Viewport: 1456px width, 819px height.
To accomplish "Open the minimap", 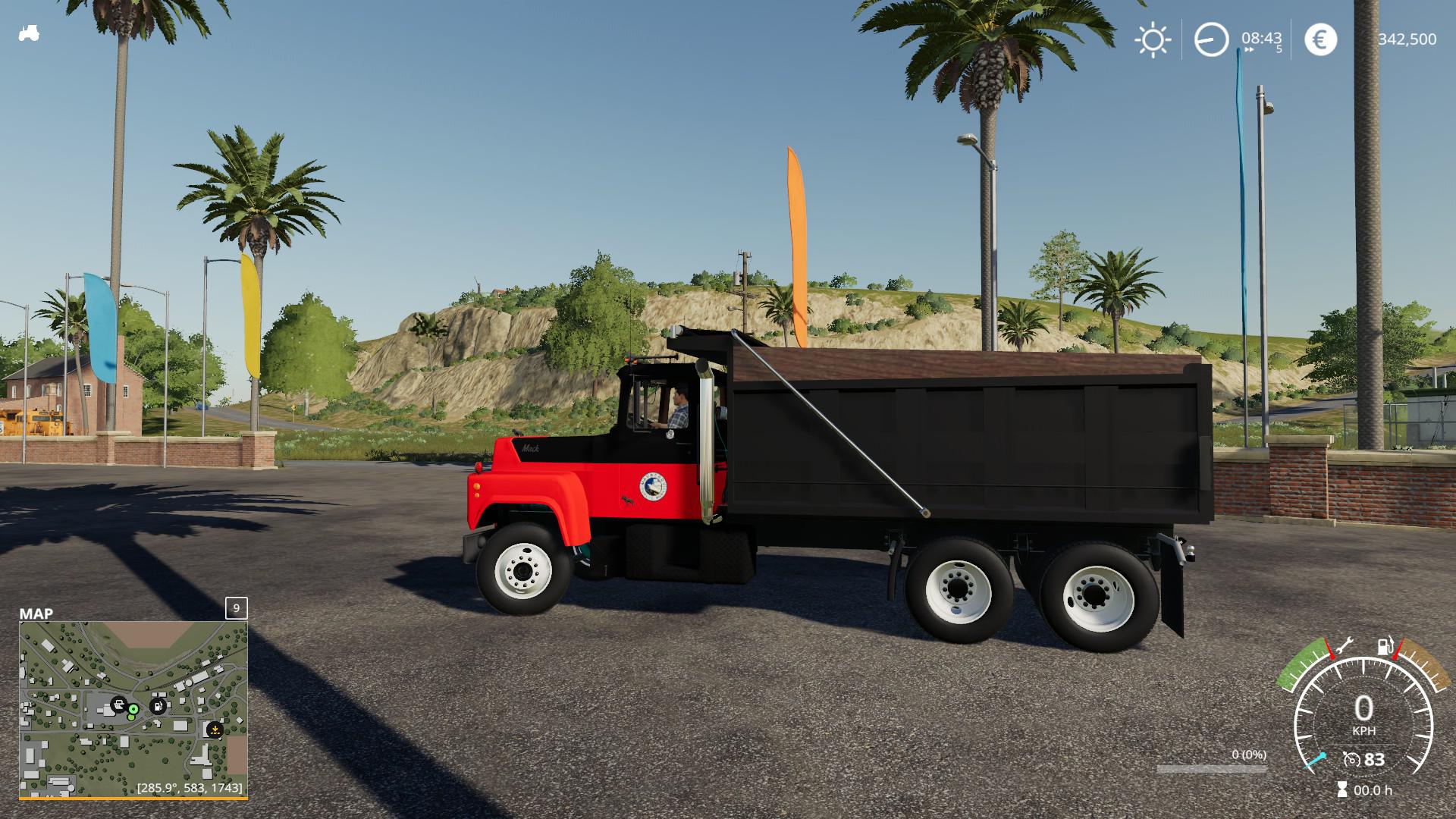I will click(x=133, y=709).
